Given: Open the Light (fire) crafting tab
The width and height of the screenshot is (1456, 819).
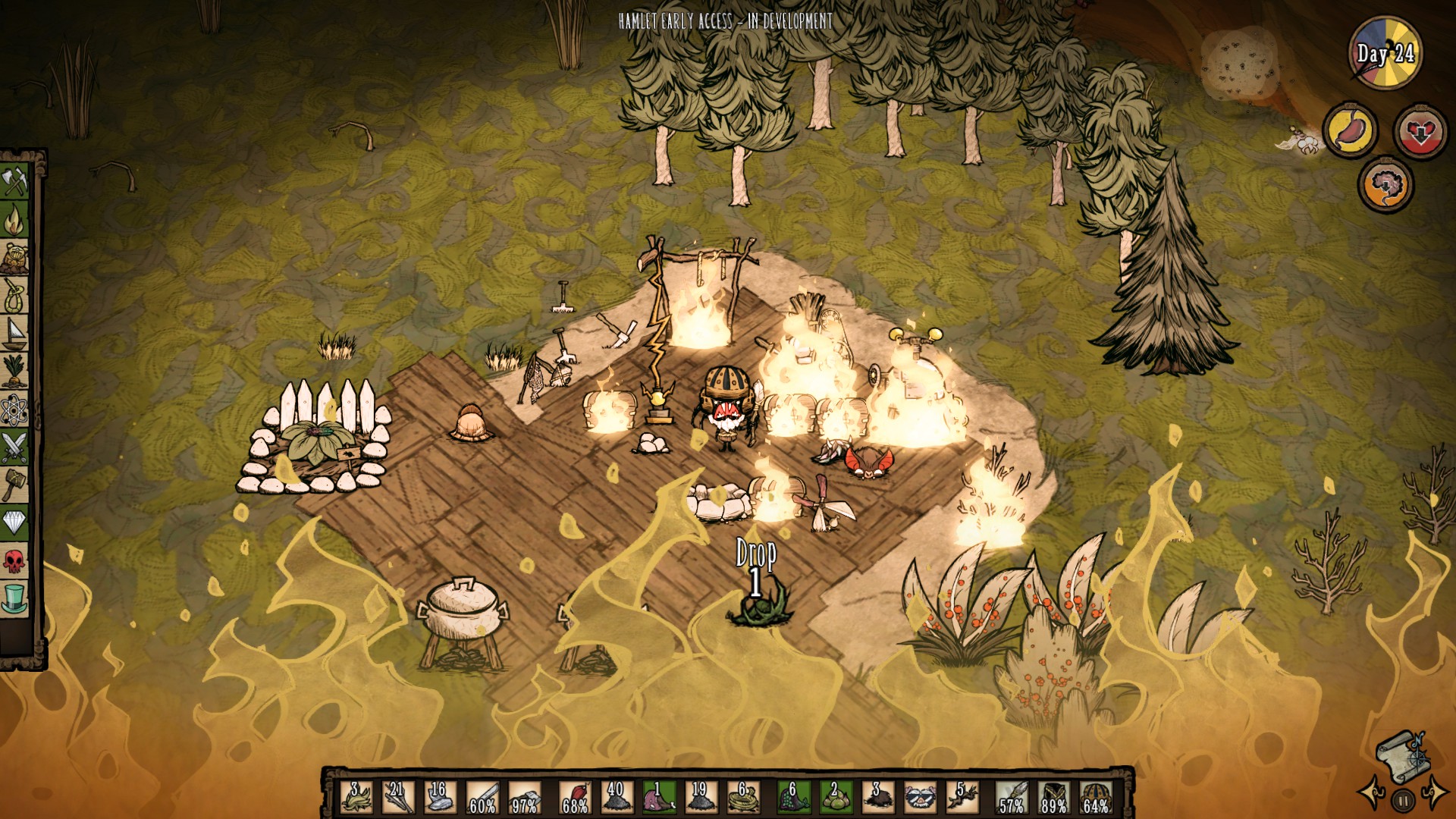Looking at the screenshot, I should [14, 221].
